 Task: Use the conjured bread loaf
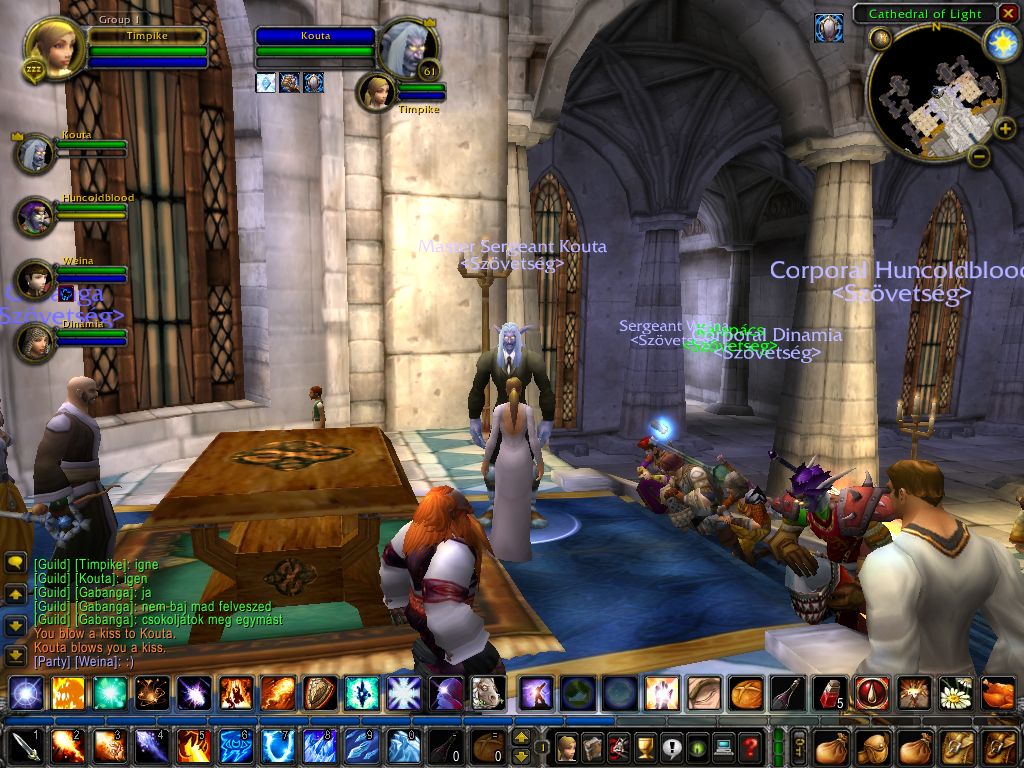pyautogui.click(x=745, y=692)
